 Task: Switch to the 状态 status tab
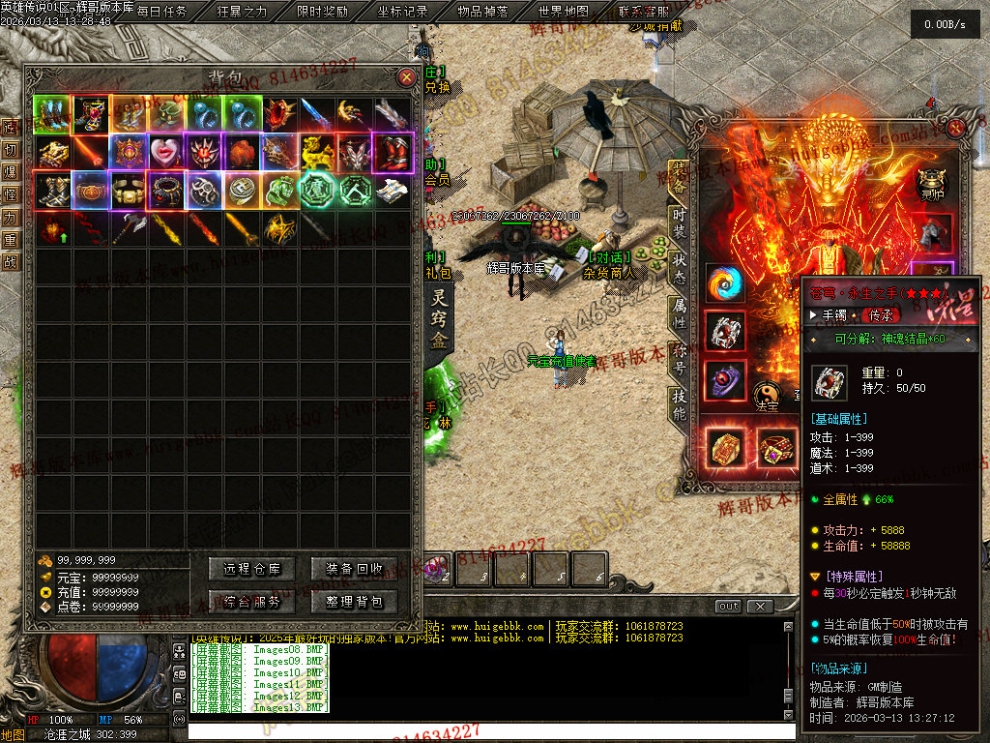pos(679,260)
